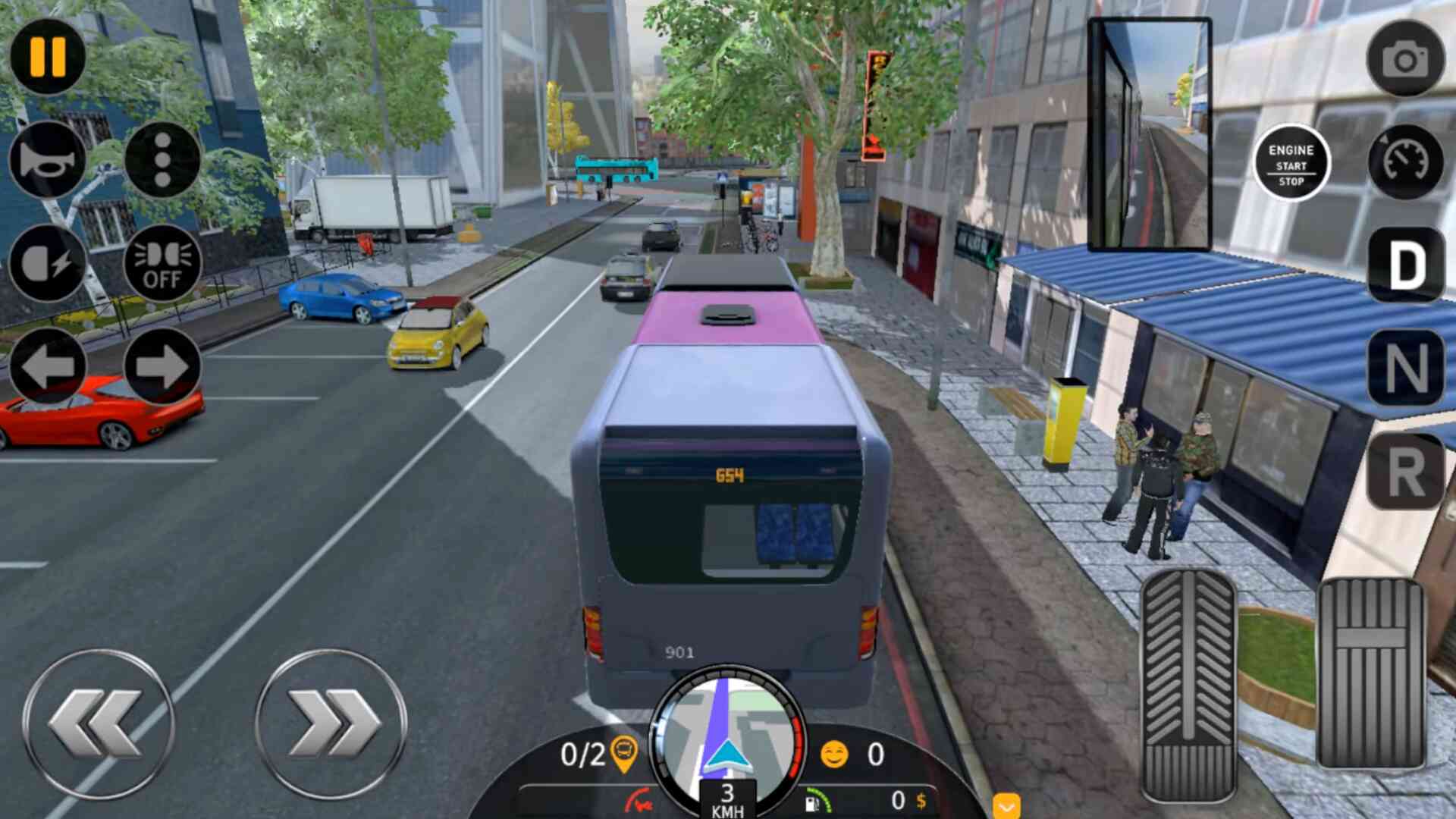Toggle the high beam headlights
Screen dimensions: 1456x819
48,264
